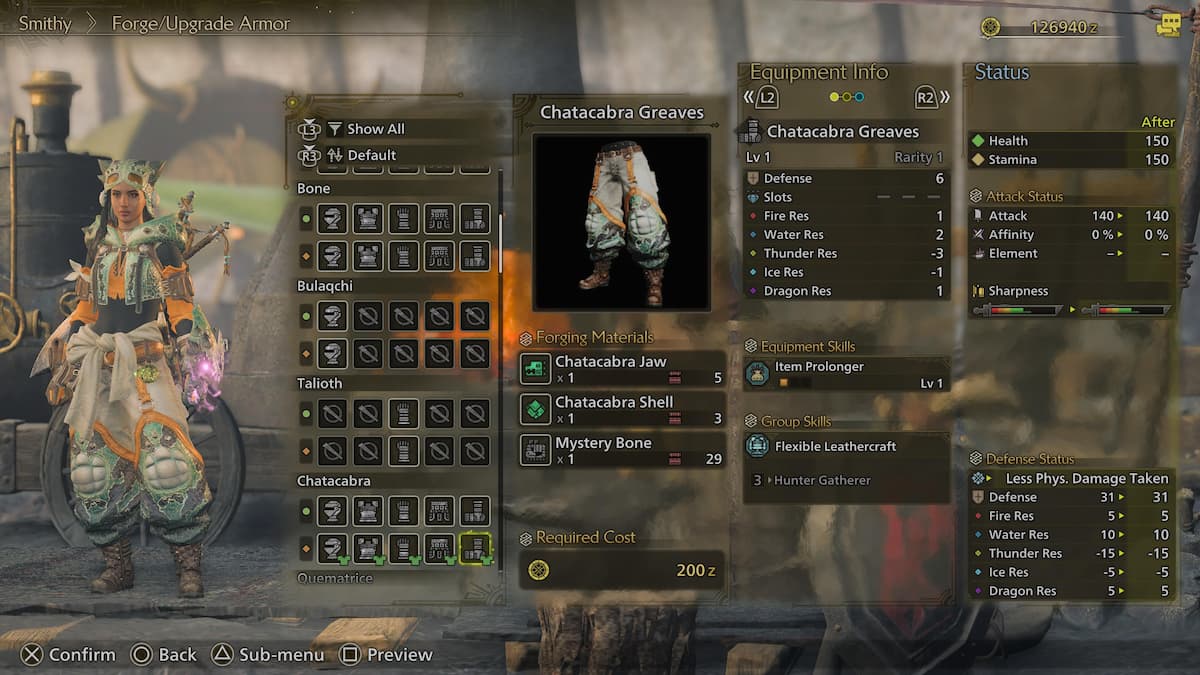The image size is (1200, 675).
Task: Select the Bulaqchi helm in the green-dot row
Action: [x=332, y=317]
